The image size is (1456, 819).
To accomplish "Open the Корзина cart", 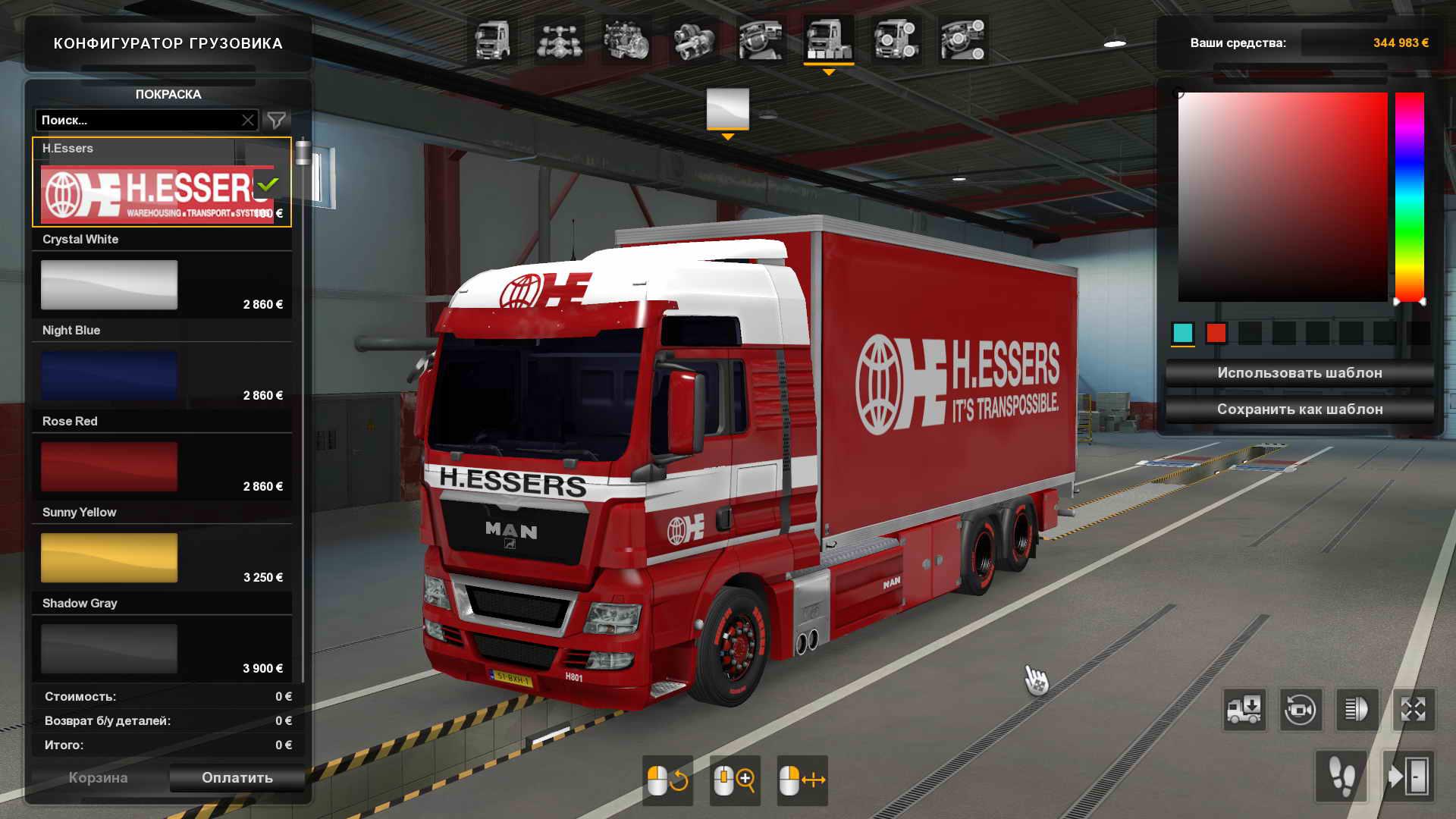I will (x=98, y=778).
